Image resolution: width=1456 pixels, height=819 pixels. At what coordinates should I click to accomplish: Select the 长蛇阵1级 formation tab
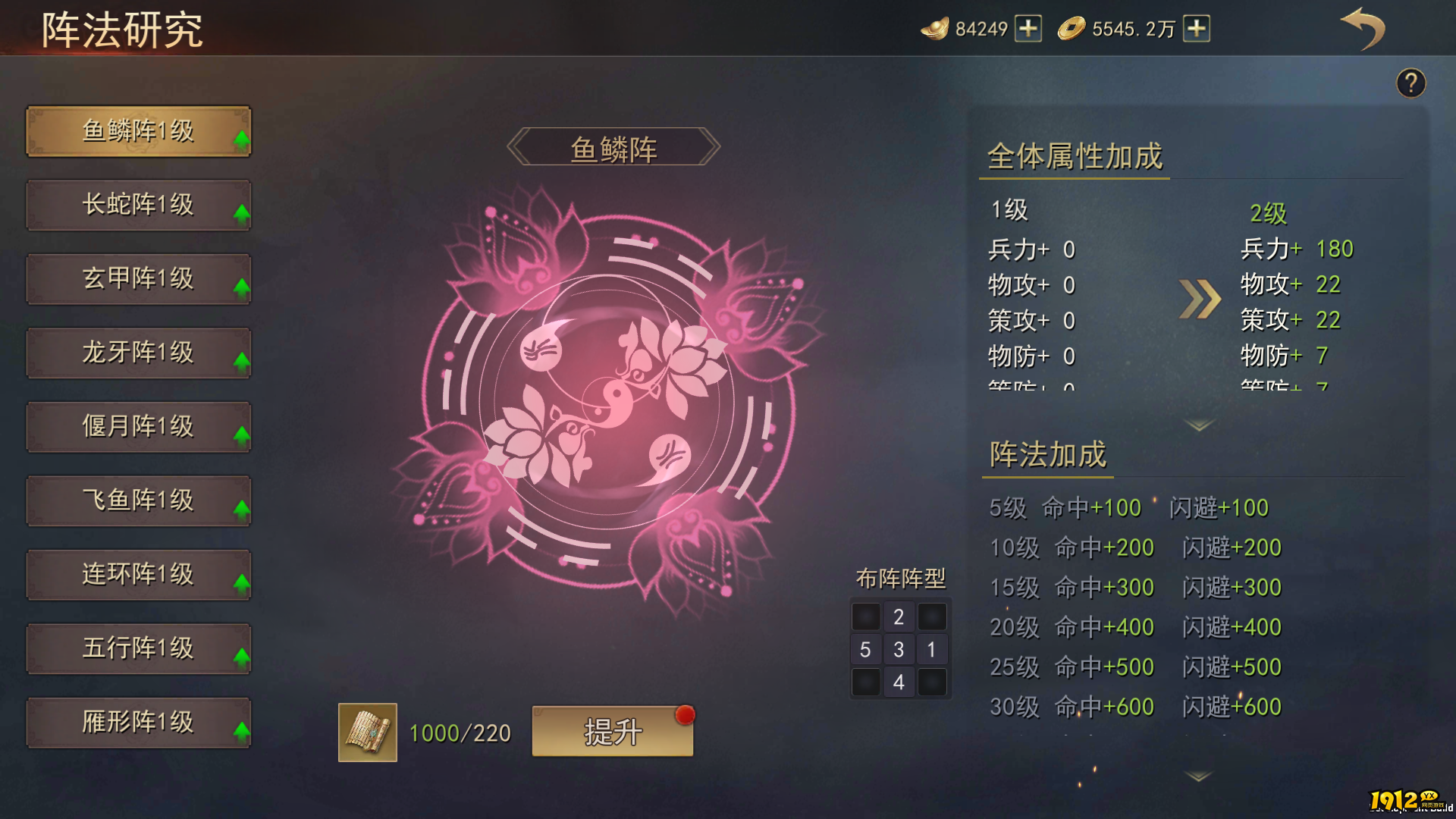(x=139, y=204)
